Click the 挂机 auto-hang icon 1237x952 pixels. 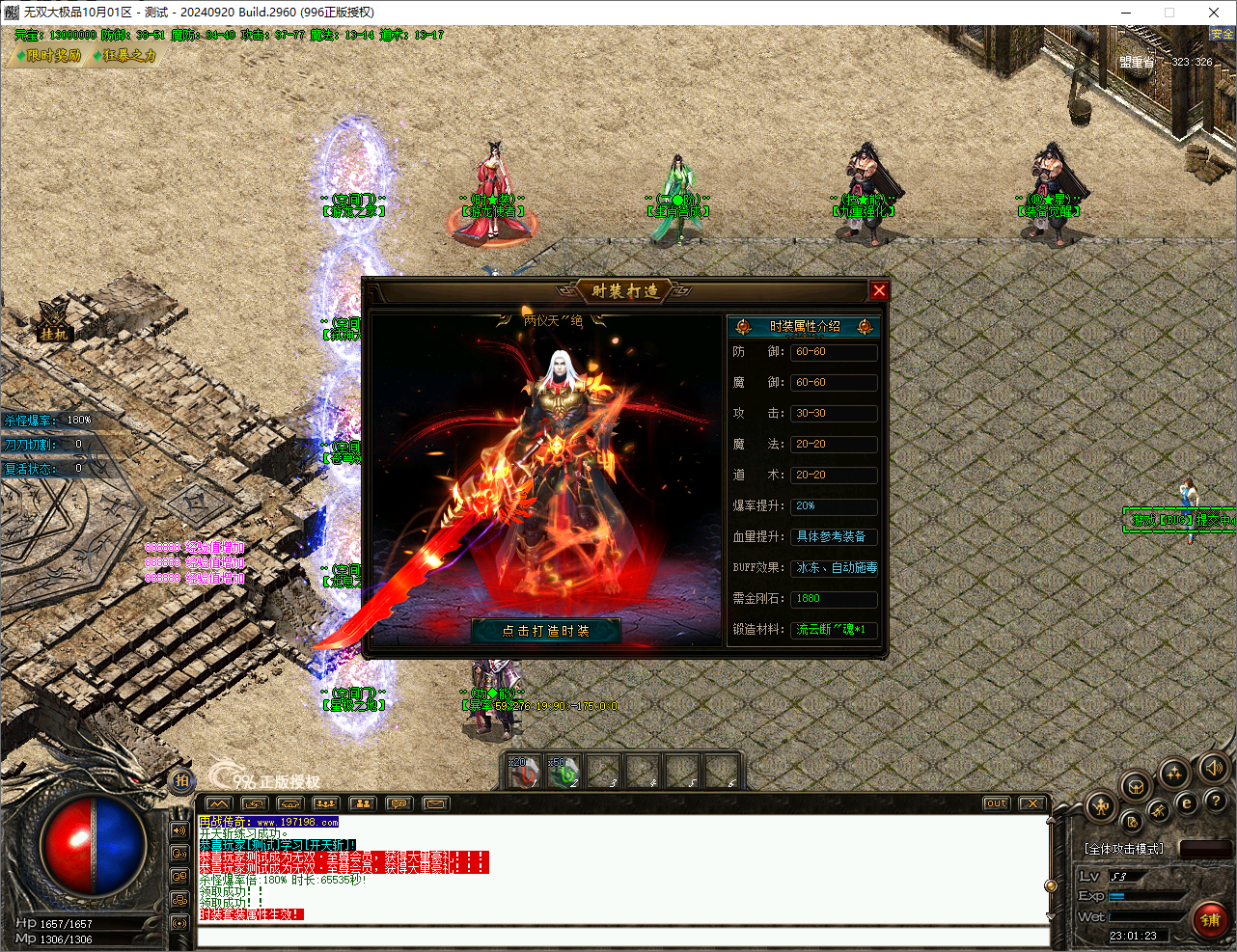click(53, 326)
